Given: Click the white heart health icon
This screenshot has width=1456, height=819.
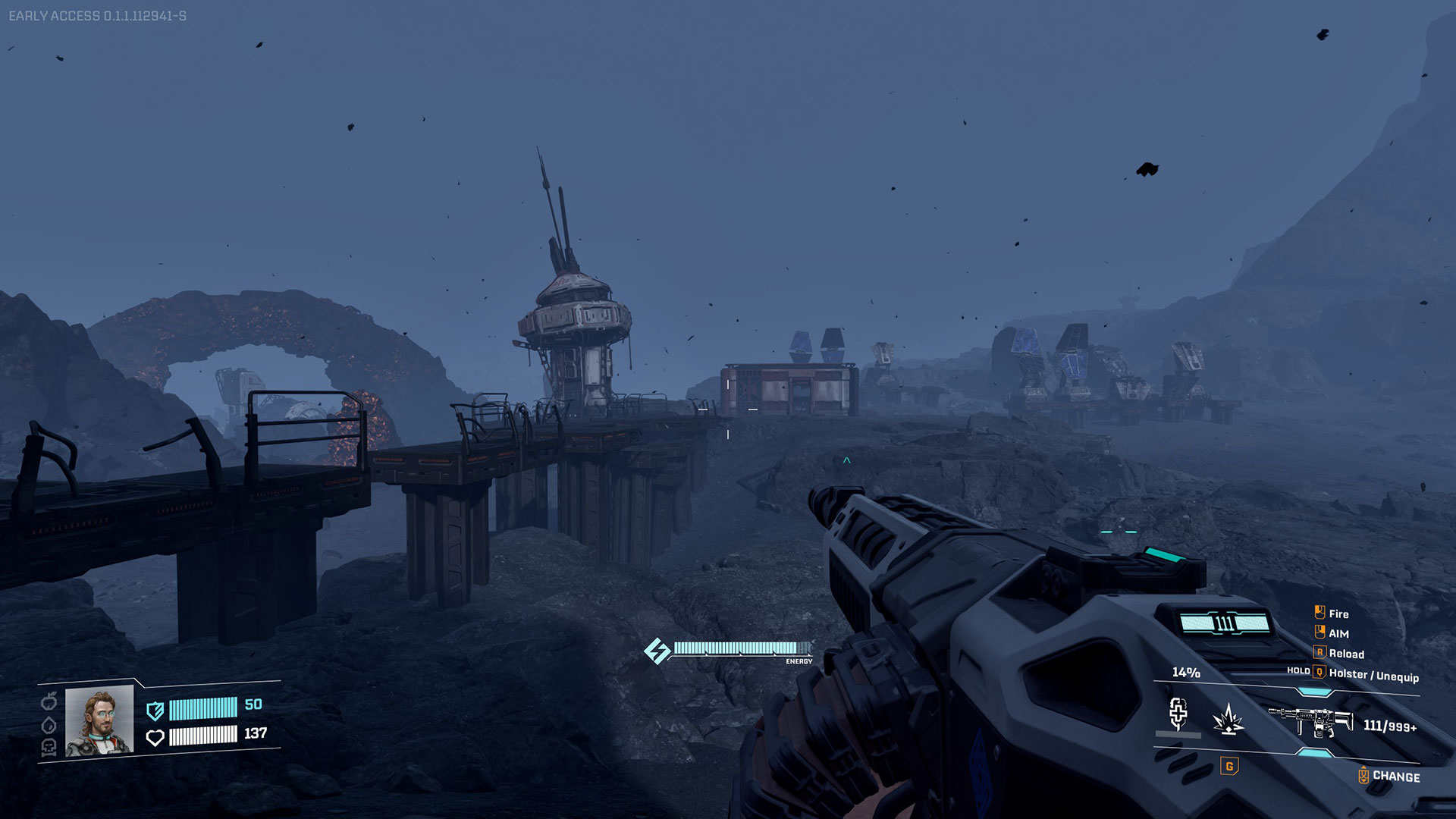Looking at the screenshot, I should click(155, 737).
